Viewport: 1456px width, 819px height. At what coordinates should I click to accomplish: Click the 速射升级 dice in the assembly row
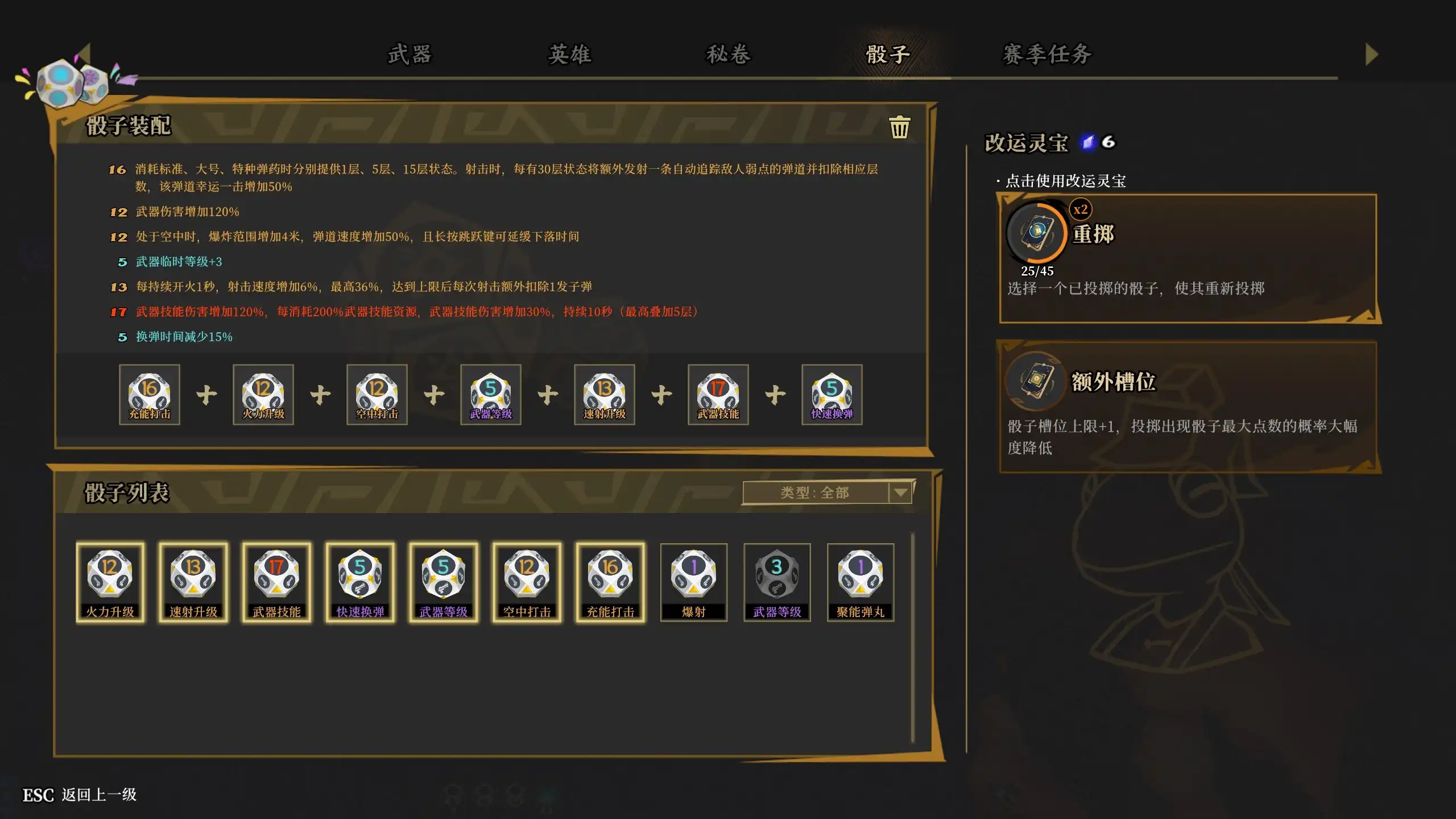pyautogui.click(x=605, y=394)
